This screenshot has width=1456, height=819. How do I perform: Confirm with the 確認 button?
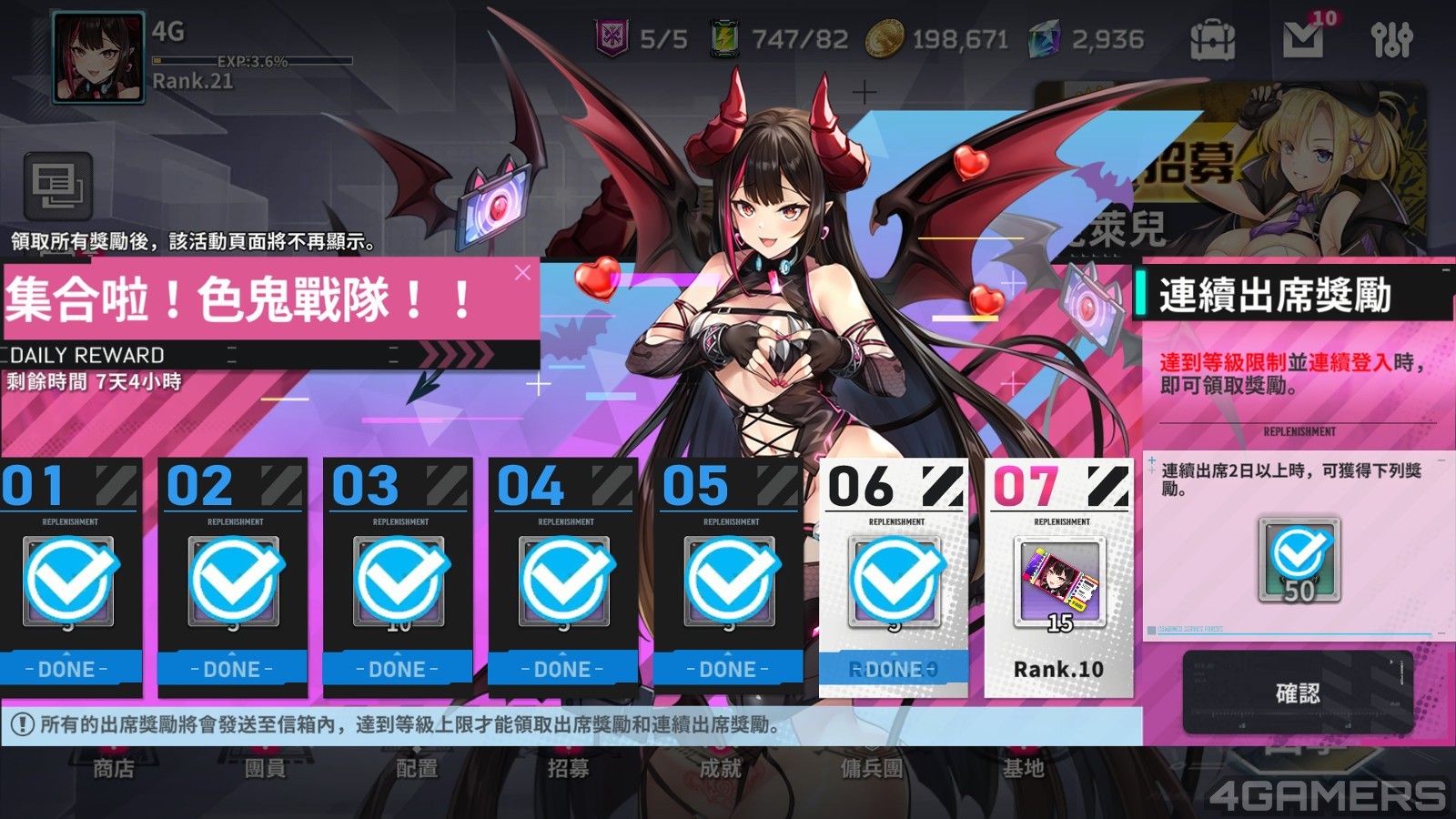coord(1298,693)
